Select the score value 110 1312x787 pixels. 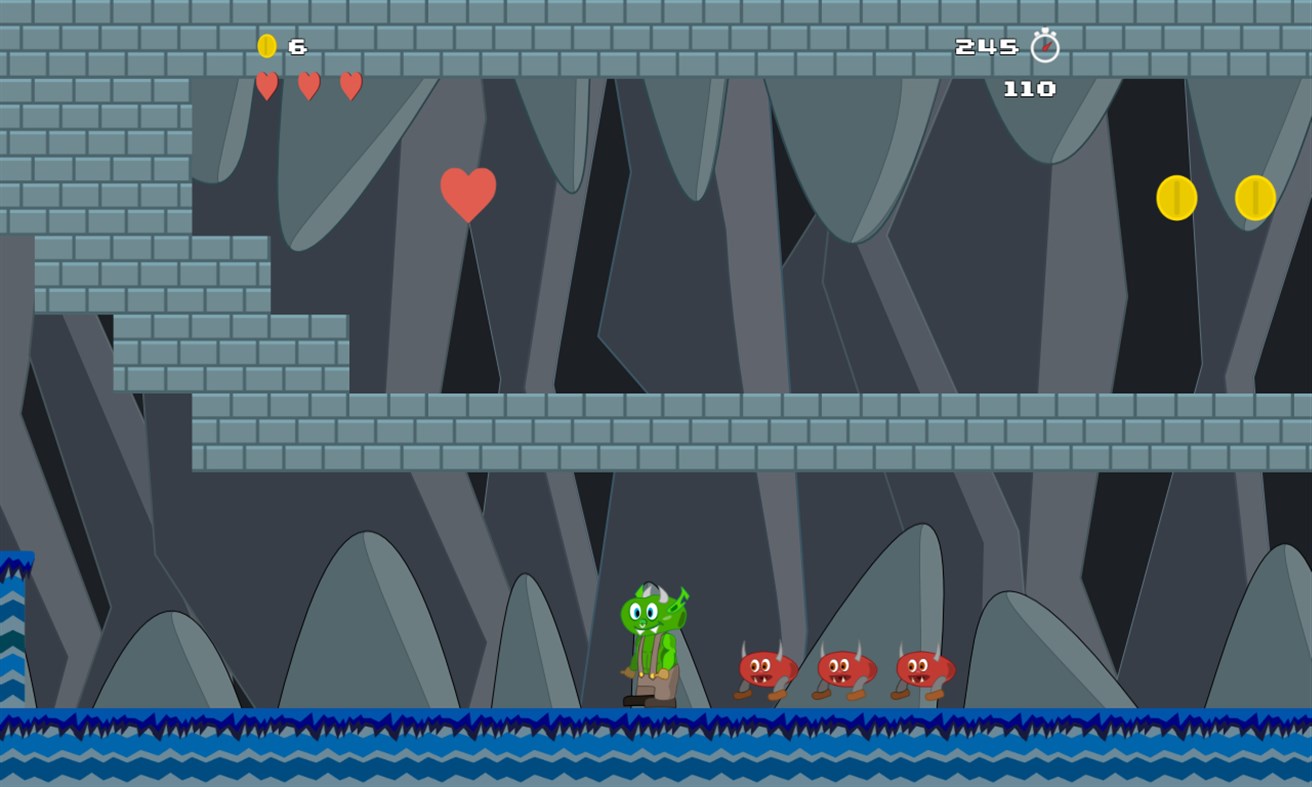[x=1030, y=89]
